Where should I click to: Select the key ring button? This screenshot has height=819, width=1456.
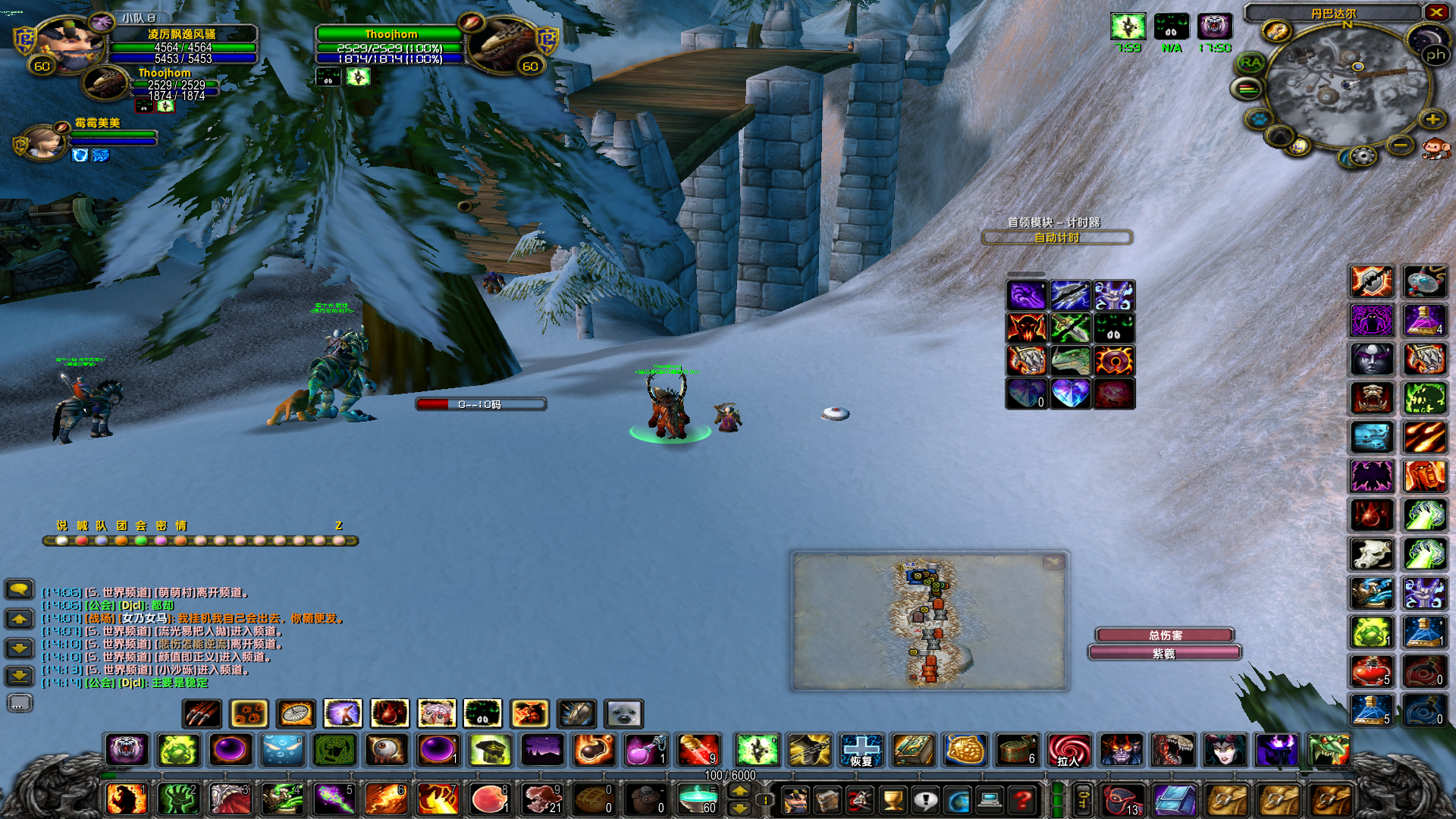click(x=1083, y=799)
